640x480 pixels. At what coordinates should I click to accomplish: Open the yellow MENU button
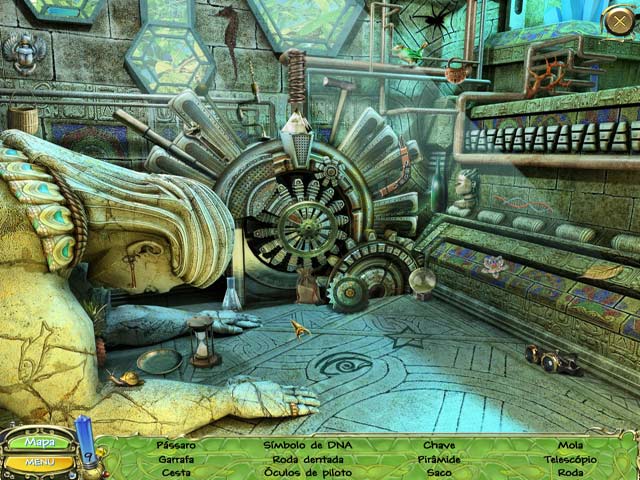click(x=39, y=462)
